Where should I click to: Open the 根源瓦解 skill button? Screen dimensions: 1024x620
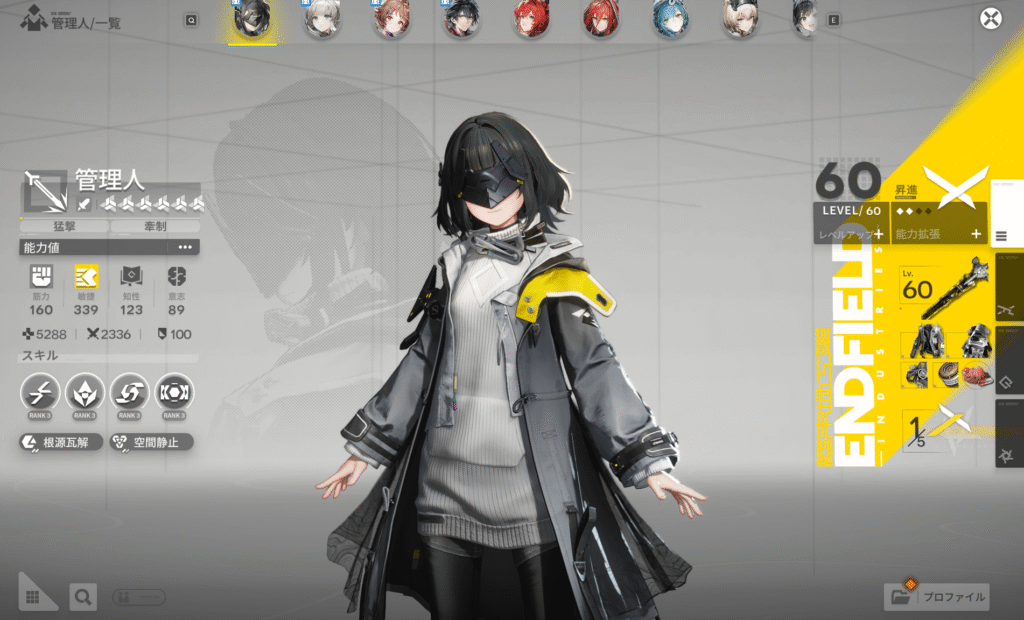click(x=61, y=442)
